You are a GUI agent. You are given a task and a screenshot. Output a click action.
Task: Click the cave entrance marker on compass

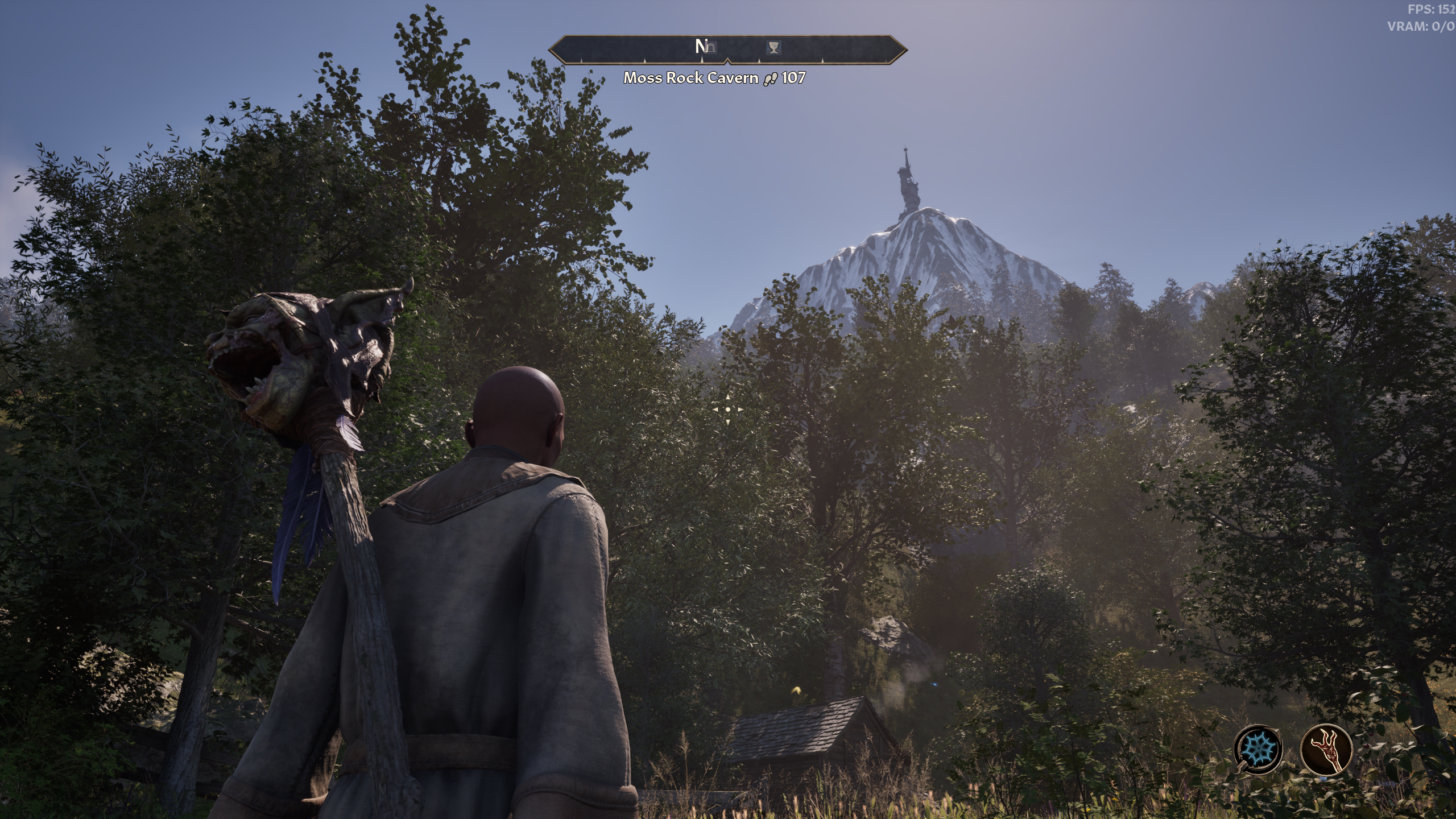710,47
